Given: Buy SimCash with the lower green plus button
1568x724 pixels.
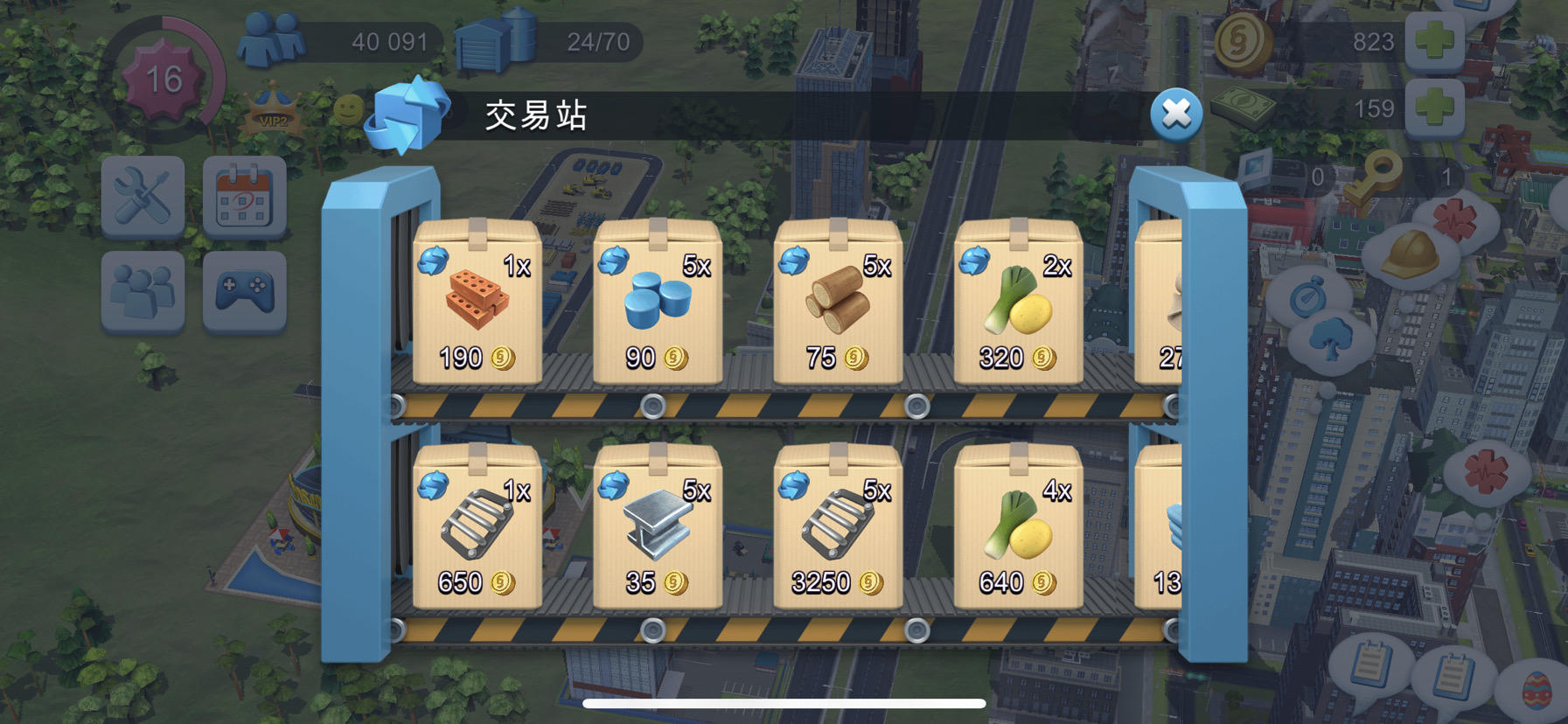Looking at the screenshot, I should [x=1434, y=108].
